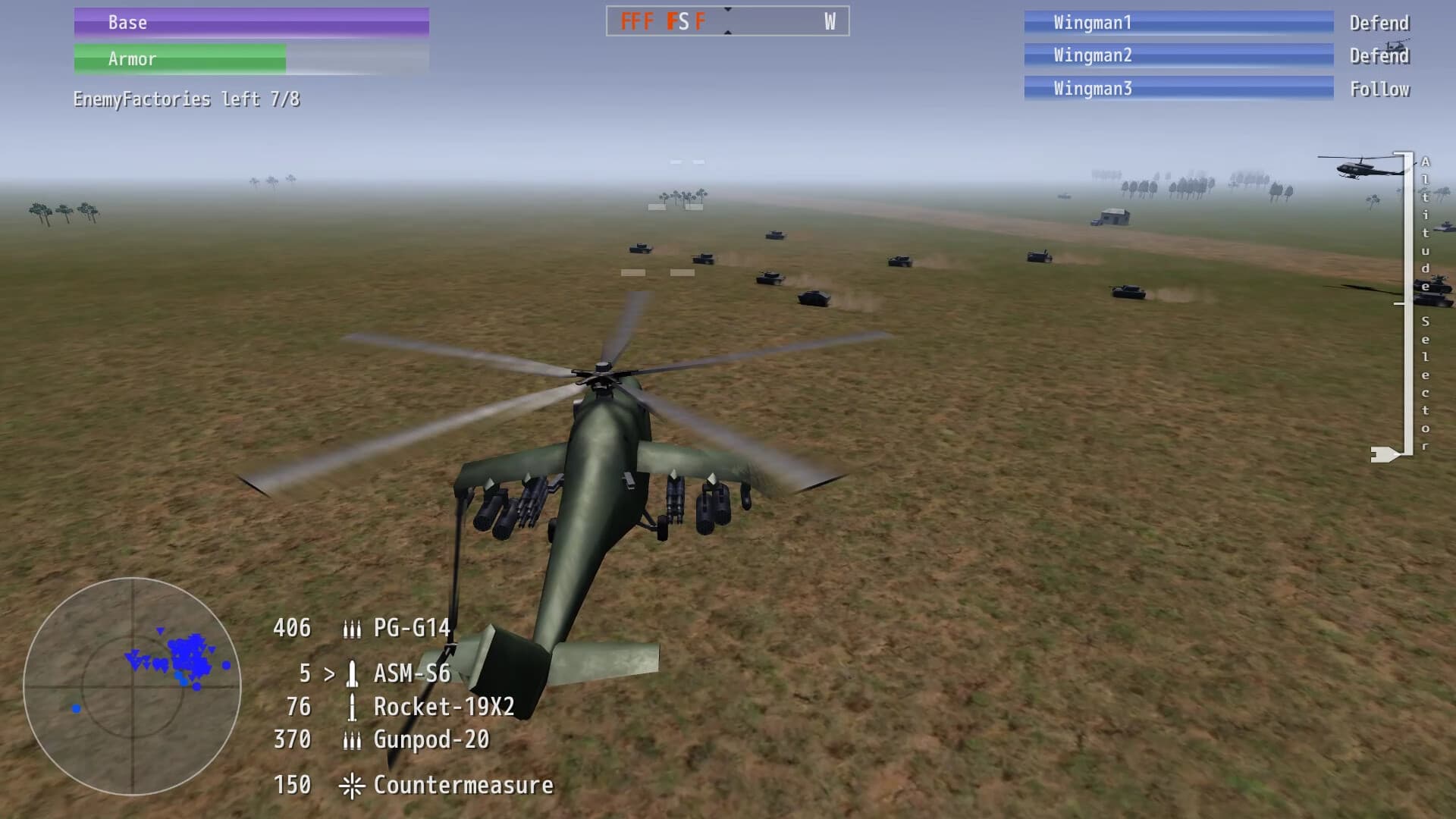The image size is (1456, 819).
Task: Click the EnemyFactories left 7/8 counter
Action: (x=187, y=99)
